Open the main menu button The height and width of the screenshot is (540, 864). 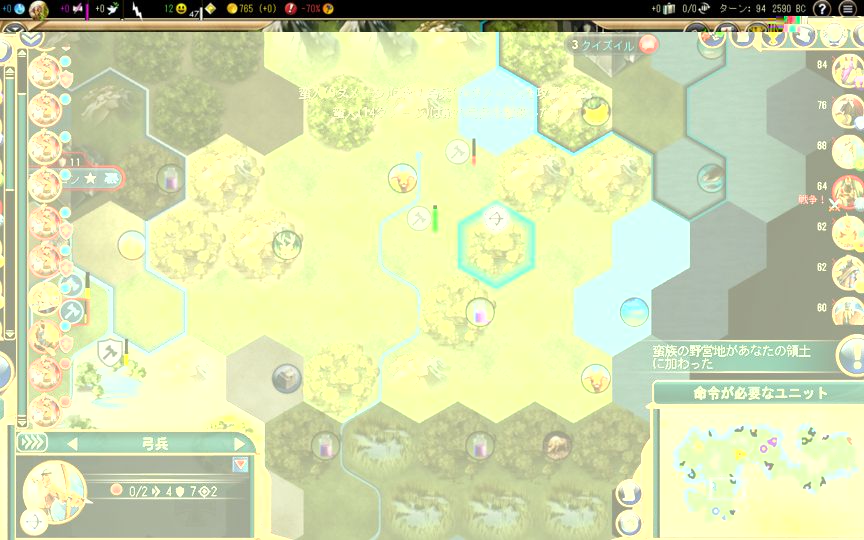(x=848, y=9)
